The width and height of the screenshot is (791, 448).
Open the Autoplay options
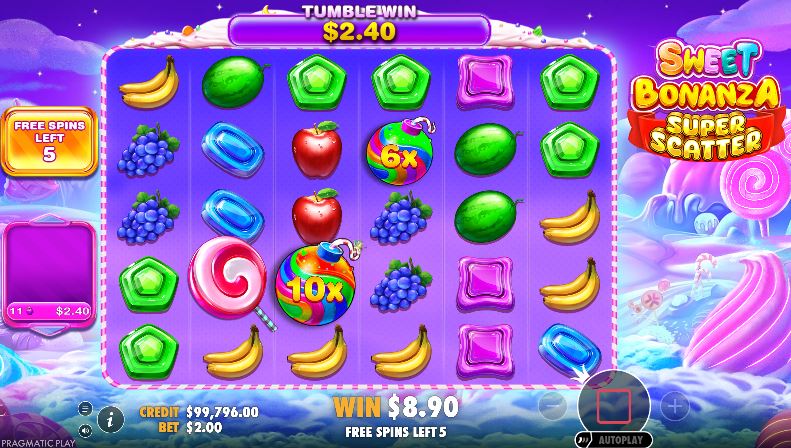point(613,439)
